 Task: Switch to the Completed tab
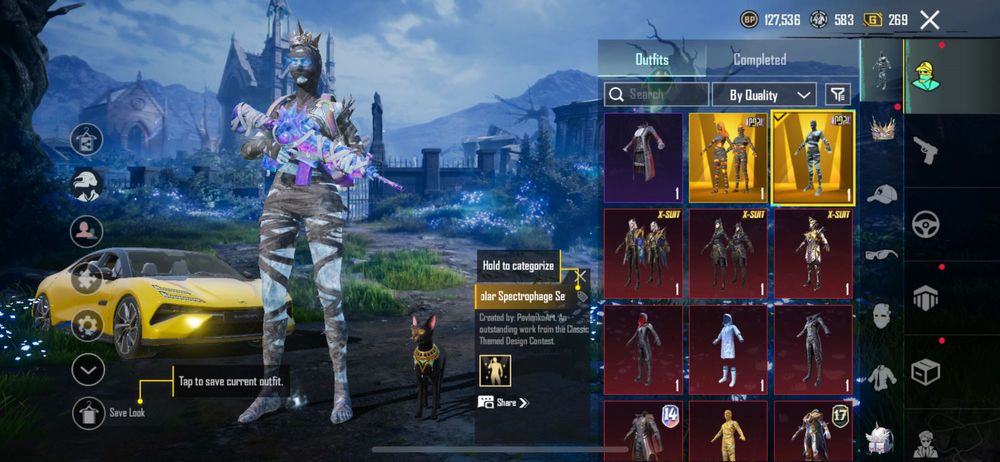760,60
